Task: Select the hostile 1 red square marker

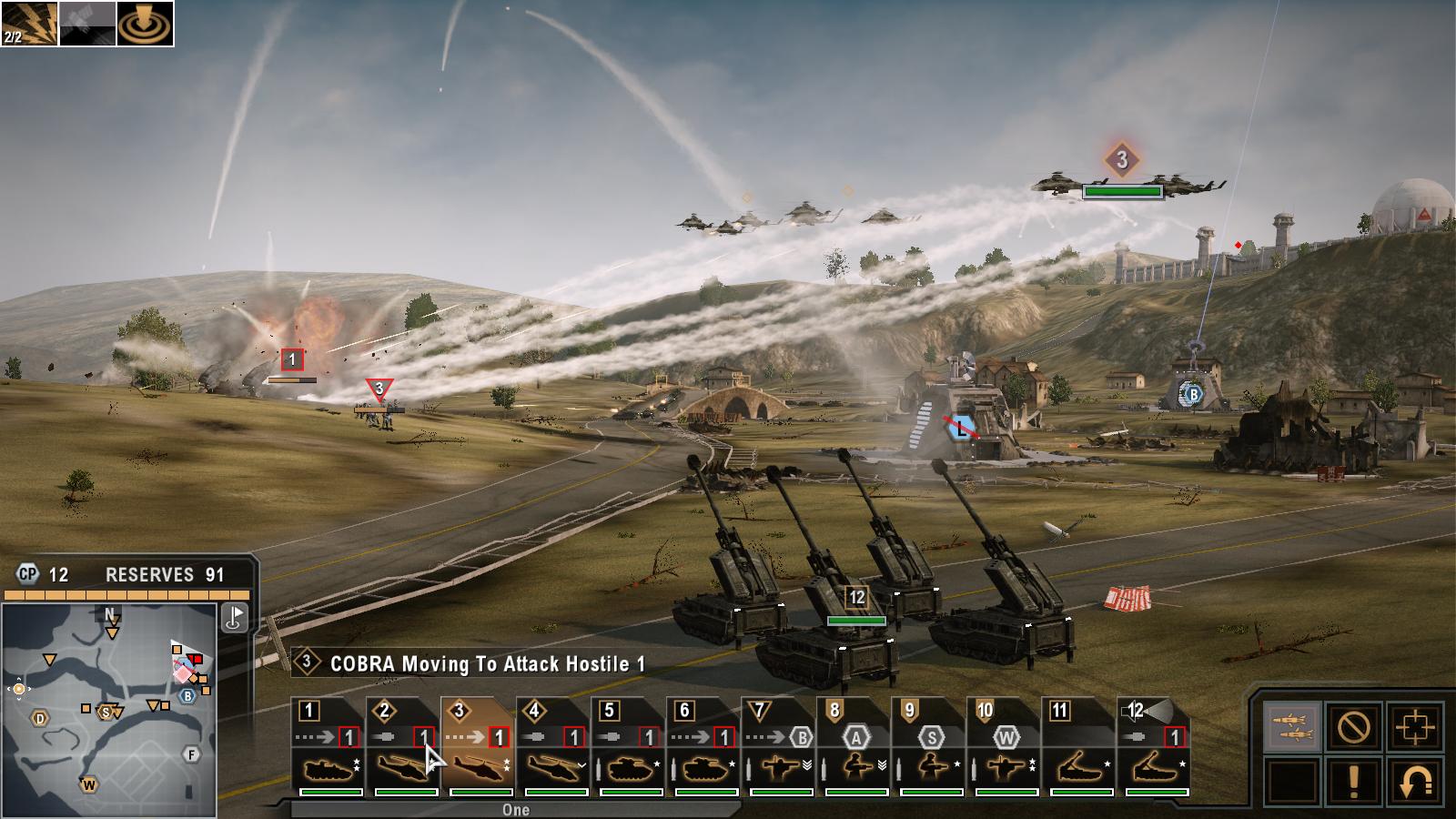Action: point(292,359)
